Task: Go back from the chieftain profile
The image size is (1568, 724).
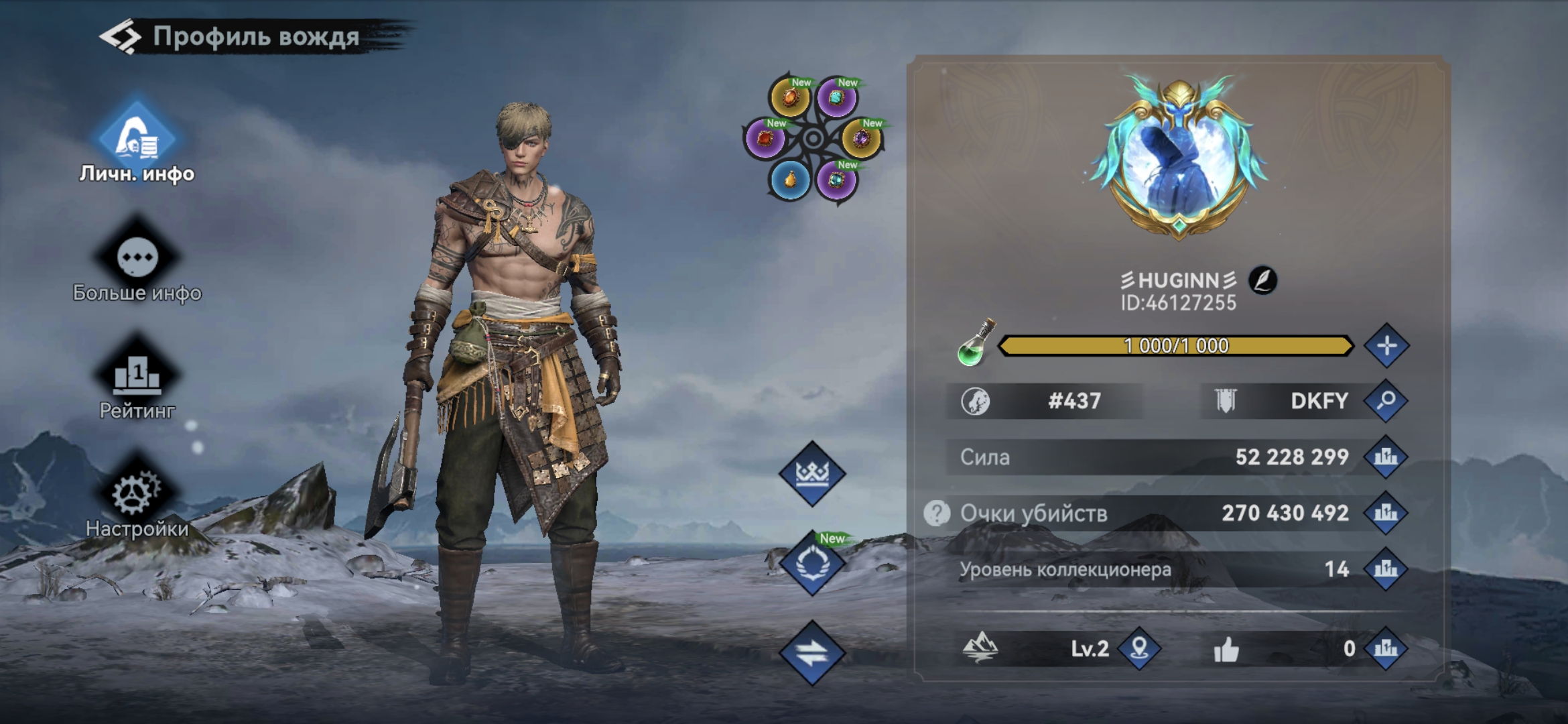Action: pos(121,37)
